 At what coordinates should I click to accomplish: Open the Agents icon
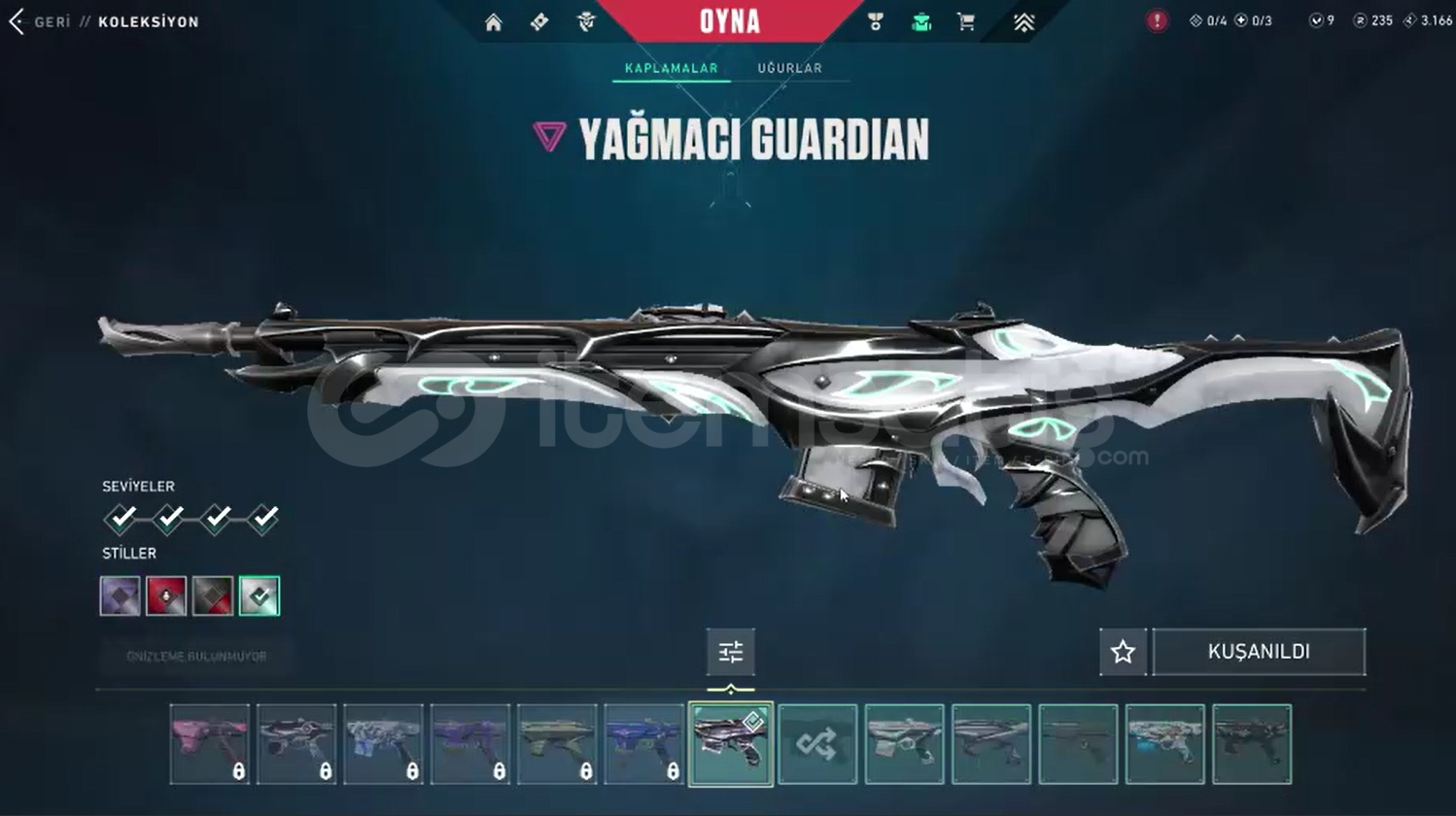click(x=585, y=20)
